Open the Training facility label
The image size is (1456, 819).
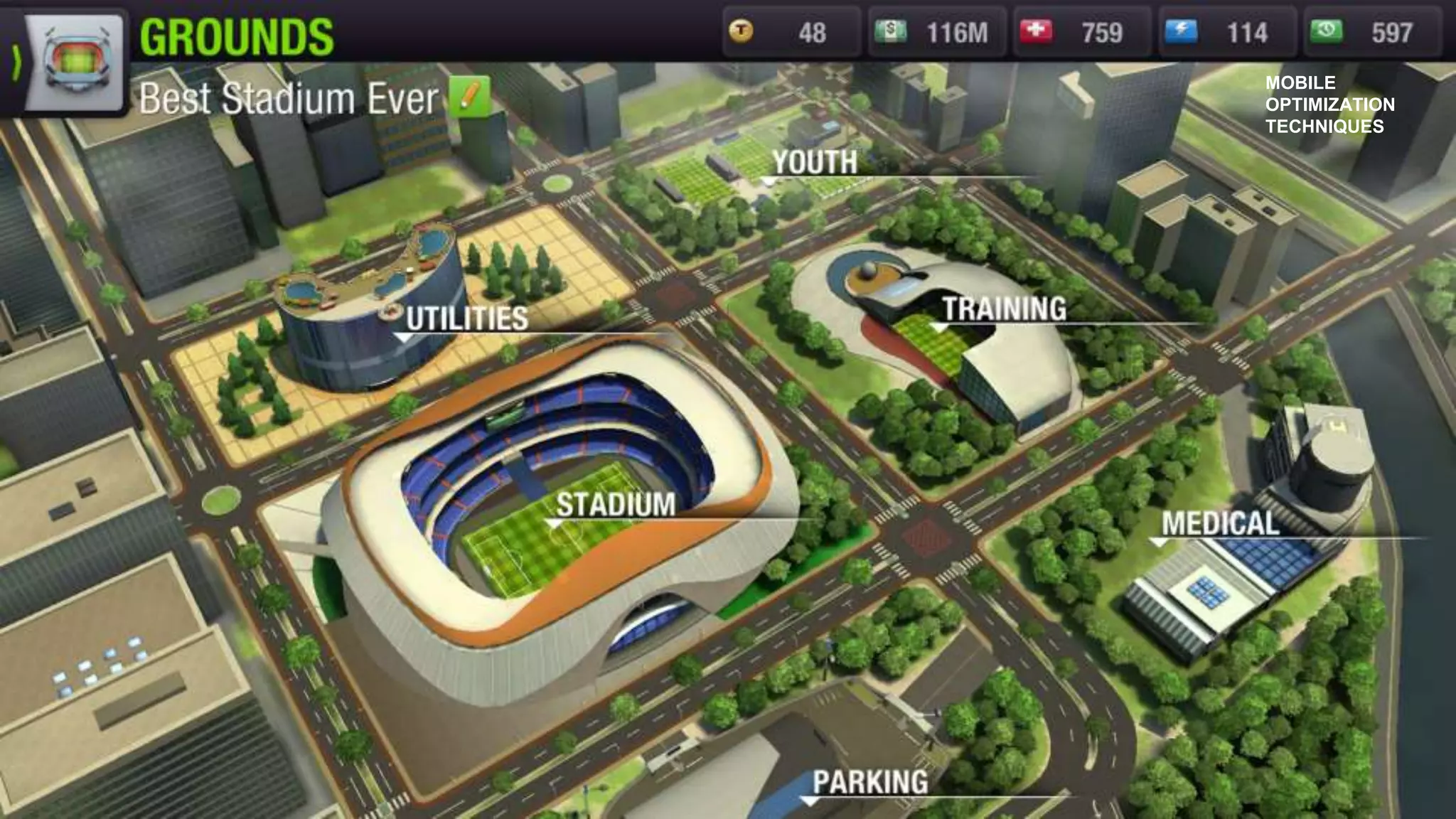click(x=1004, y=309)
